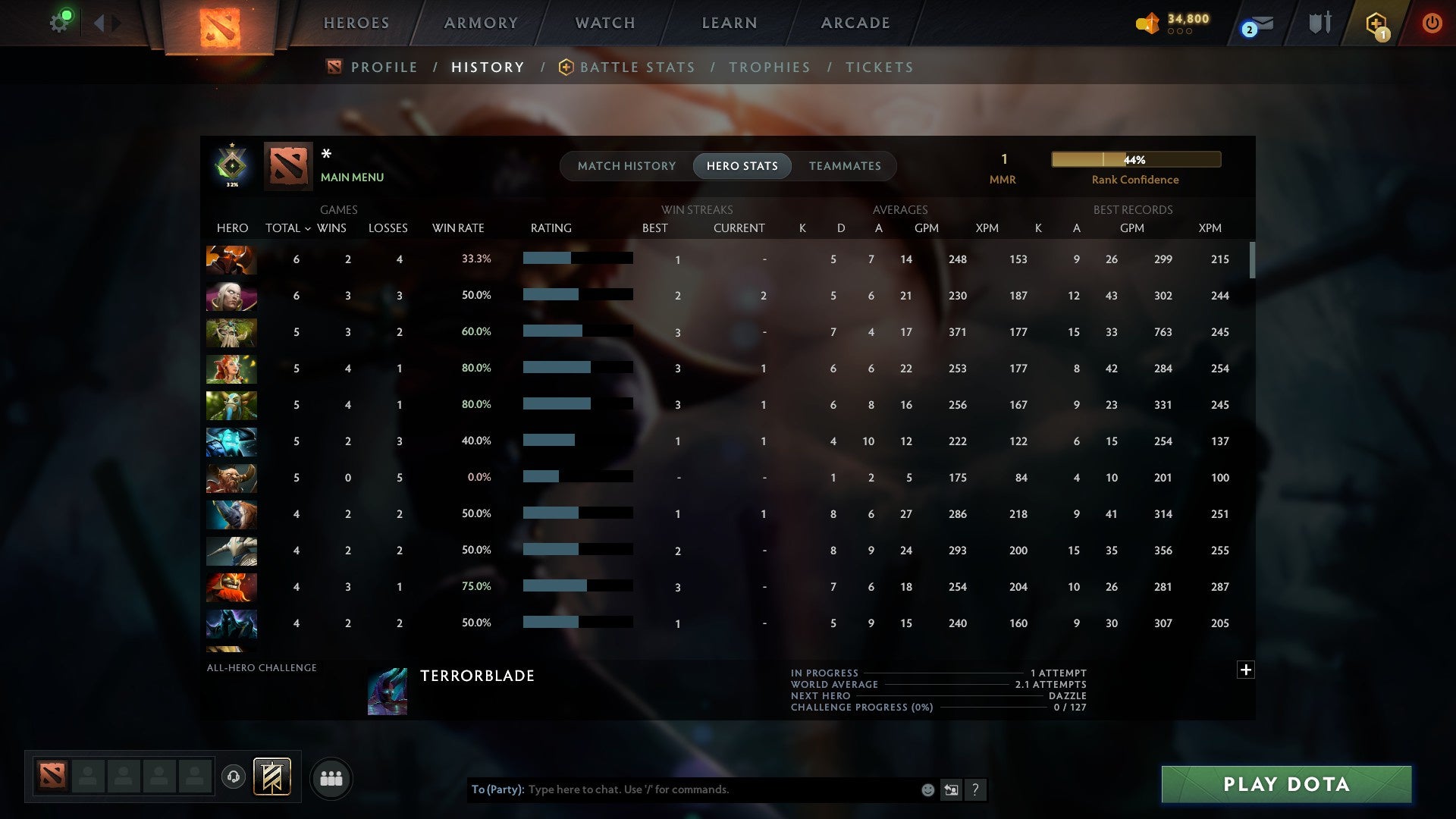Click the Dota logo in the top navigation
Image resolution: width=1456 pixels, height=819 pixels.
[218, 26]
